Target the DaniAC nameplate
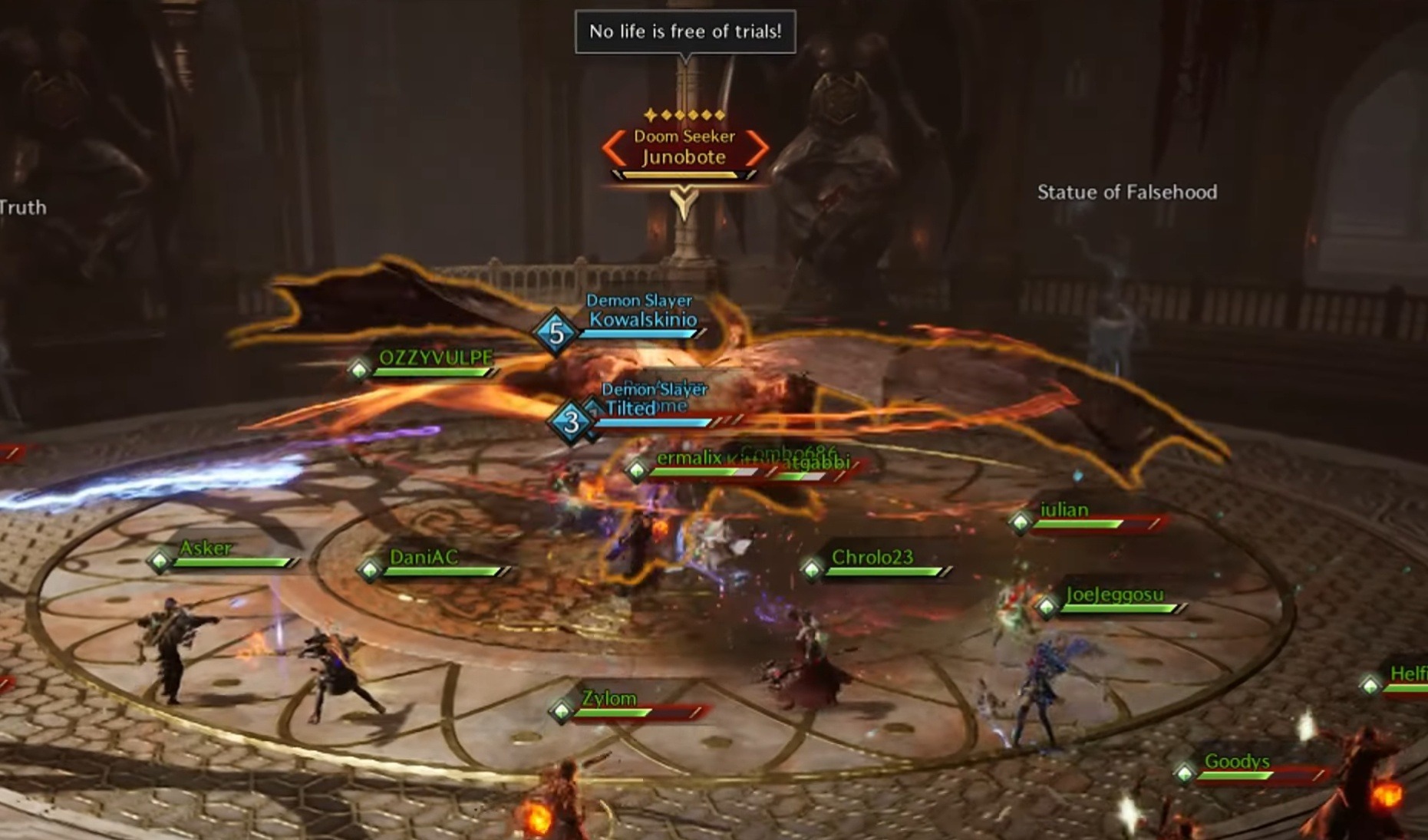This screenshot has width=1428, height=840. 424,558
